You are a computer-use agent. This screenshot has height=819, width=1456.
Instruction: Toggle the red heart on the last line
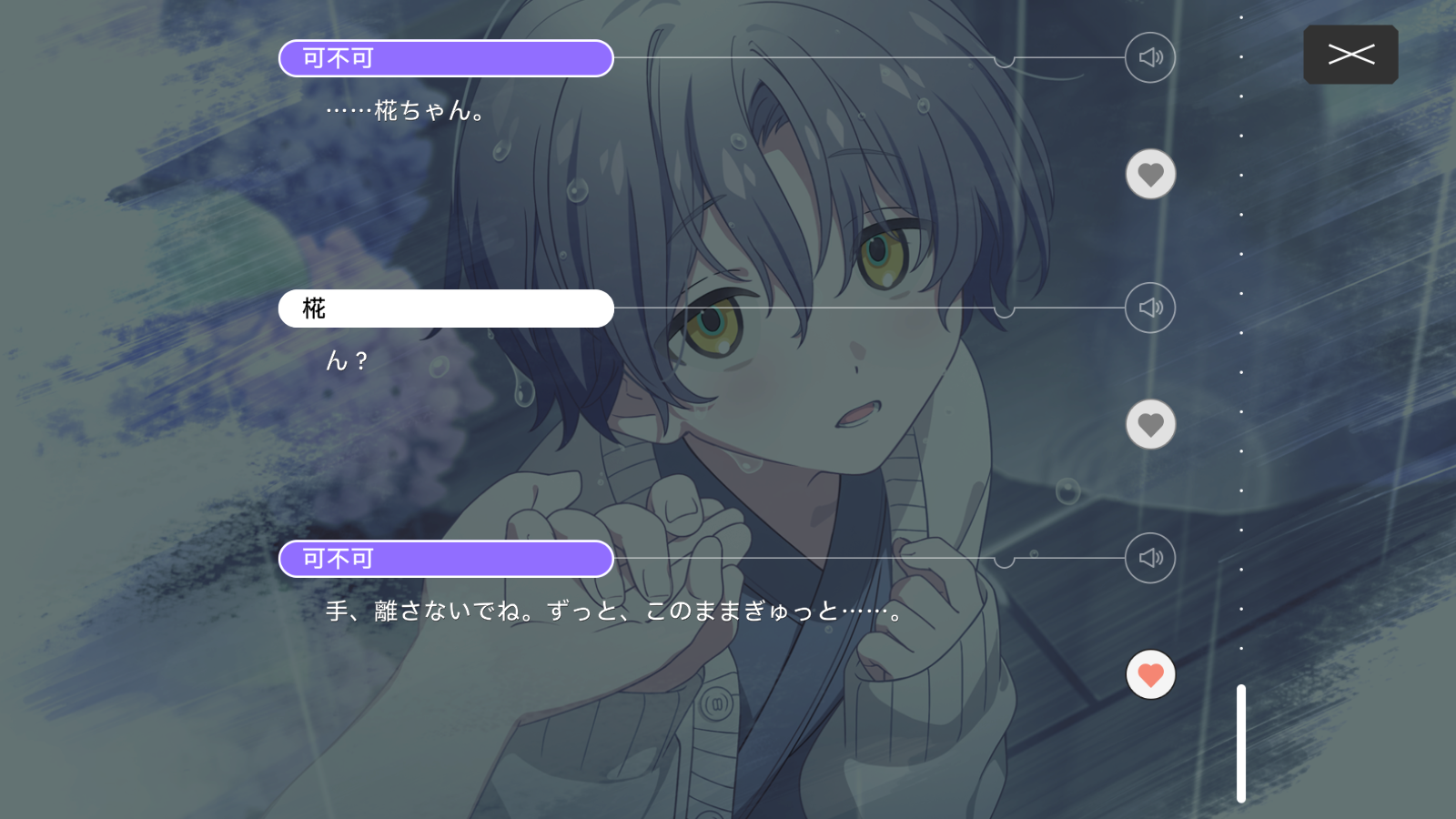(1150, 674)
